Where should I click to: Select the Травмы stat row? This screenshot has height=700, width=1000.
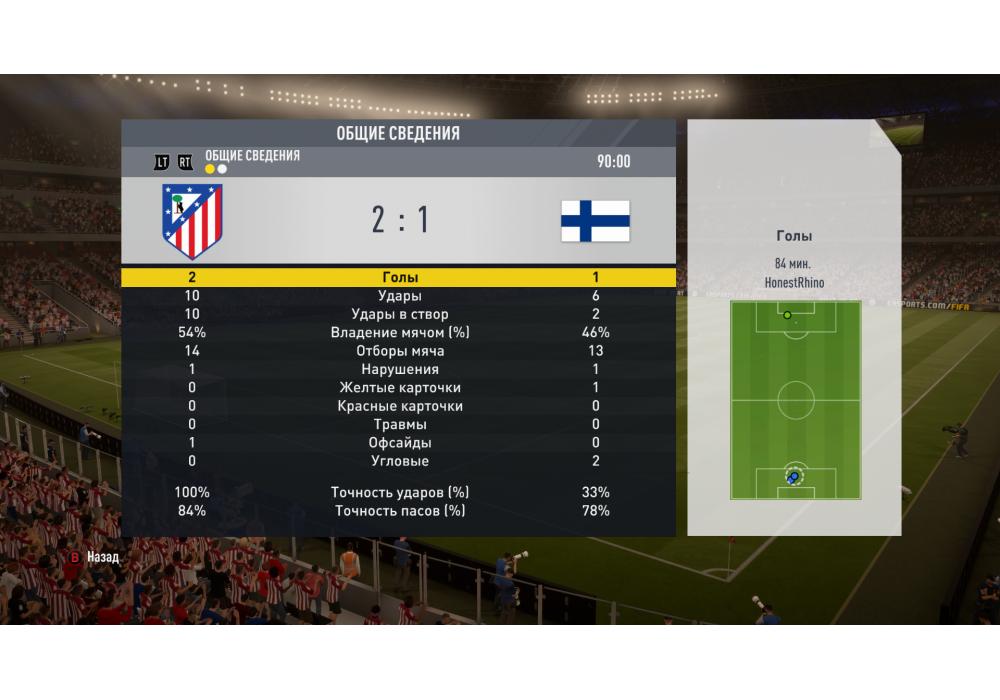[399, 424]
